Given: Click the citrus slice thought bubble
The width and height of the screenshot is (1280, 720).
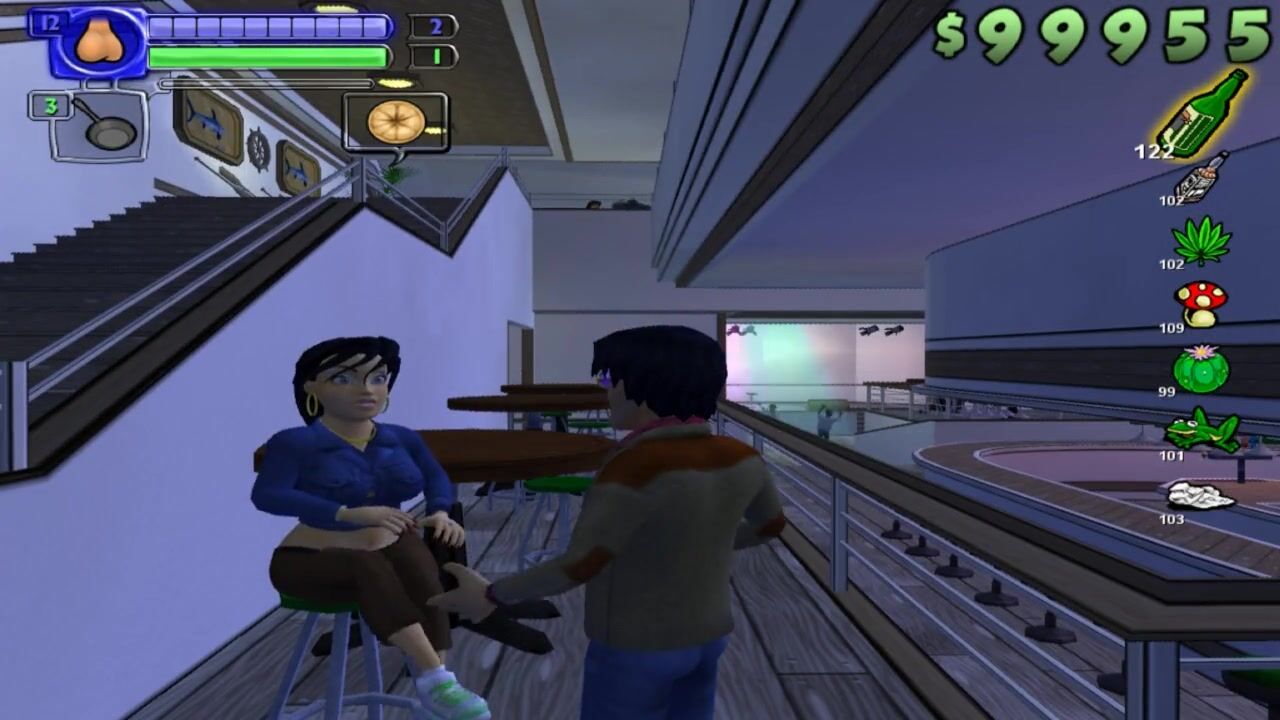Looking at the screenshot, I should click(x=395, y=122).
